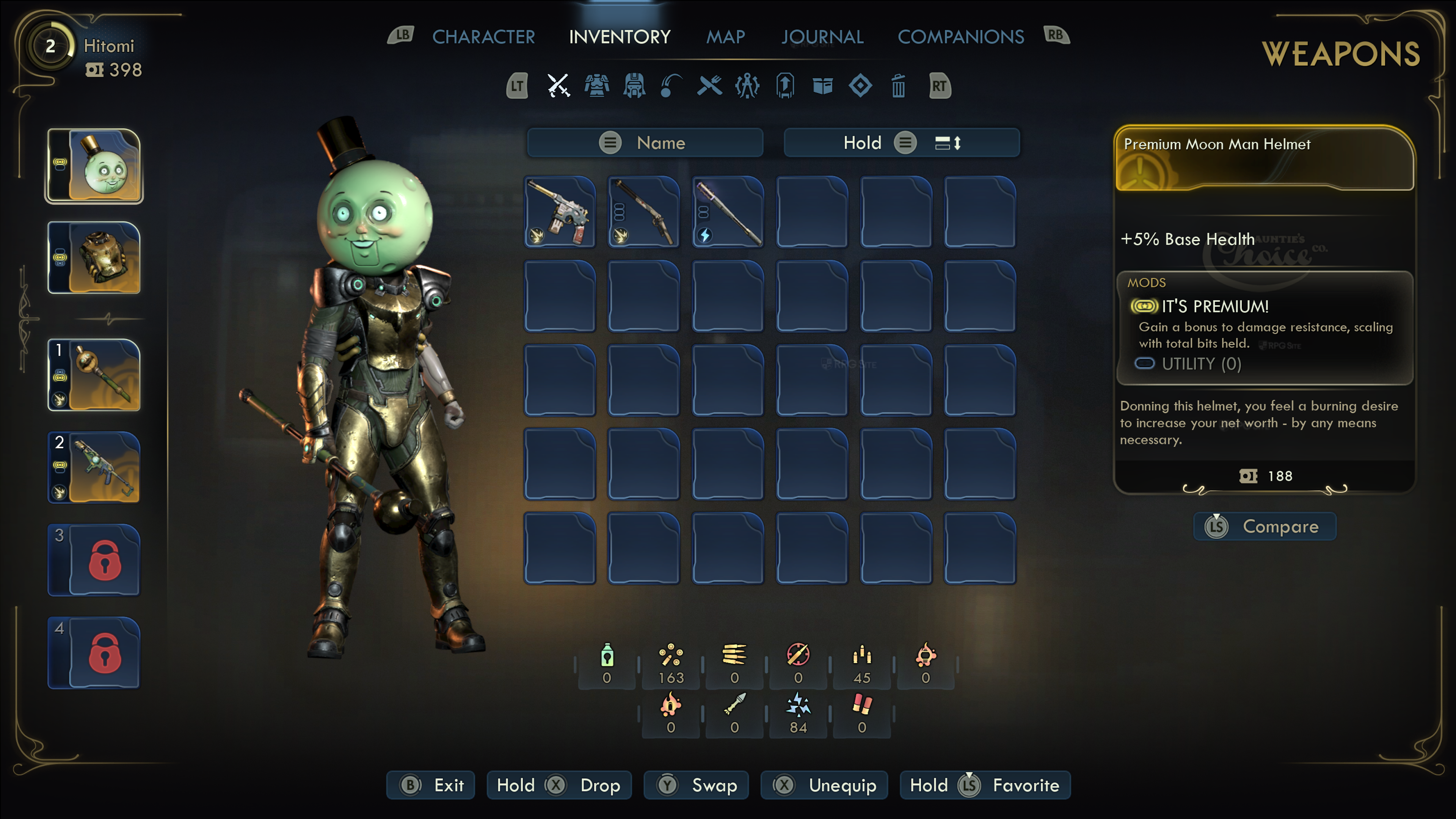Show the body armor inventory category

click(x=596, y=86)
